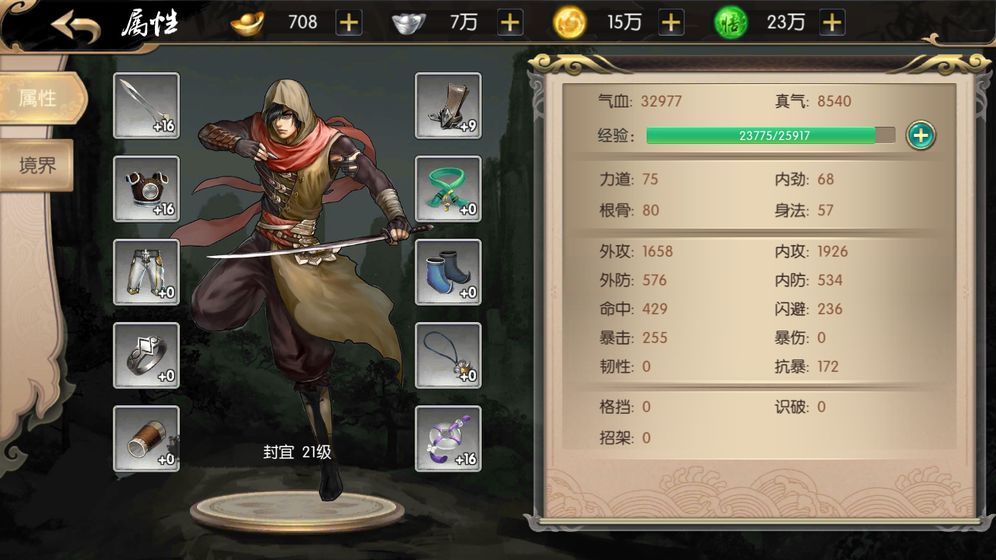
Task: Add more green jade currency
Action: [x=832, y=23]
